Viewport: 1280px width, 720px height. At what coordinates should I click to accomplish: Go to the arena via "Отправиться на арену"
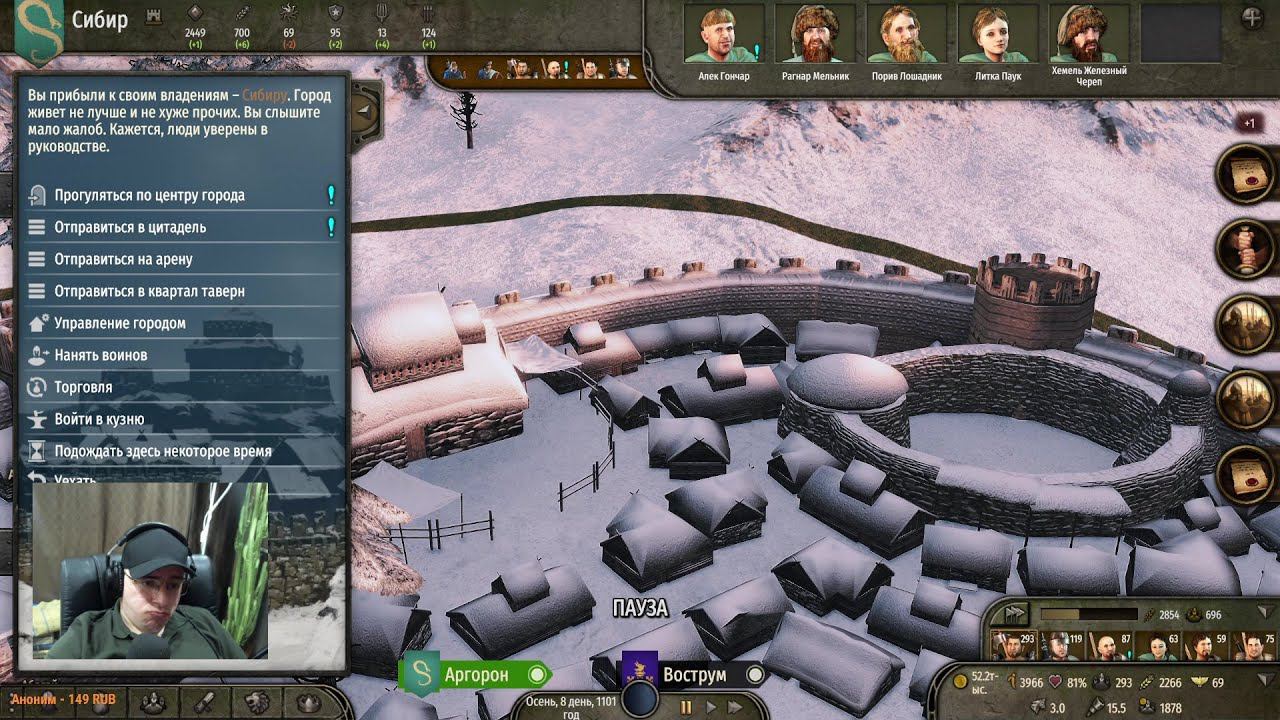(123, 259)
